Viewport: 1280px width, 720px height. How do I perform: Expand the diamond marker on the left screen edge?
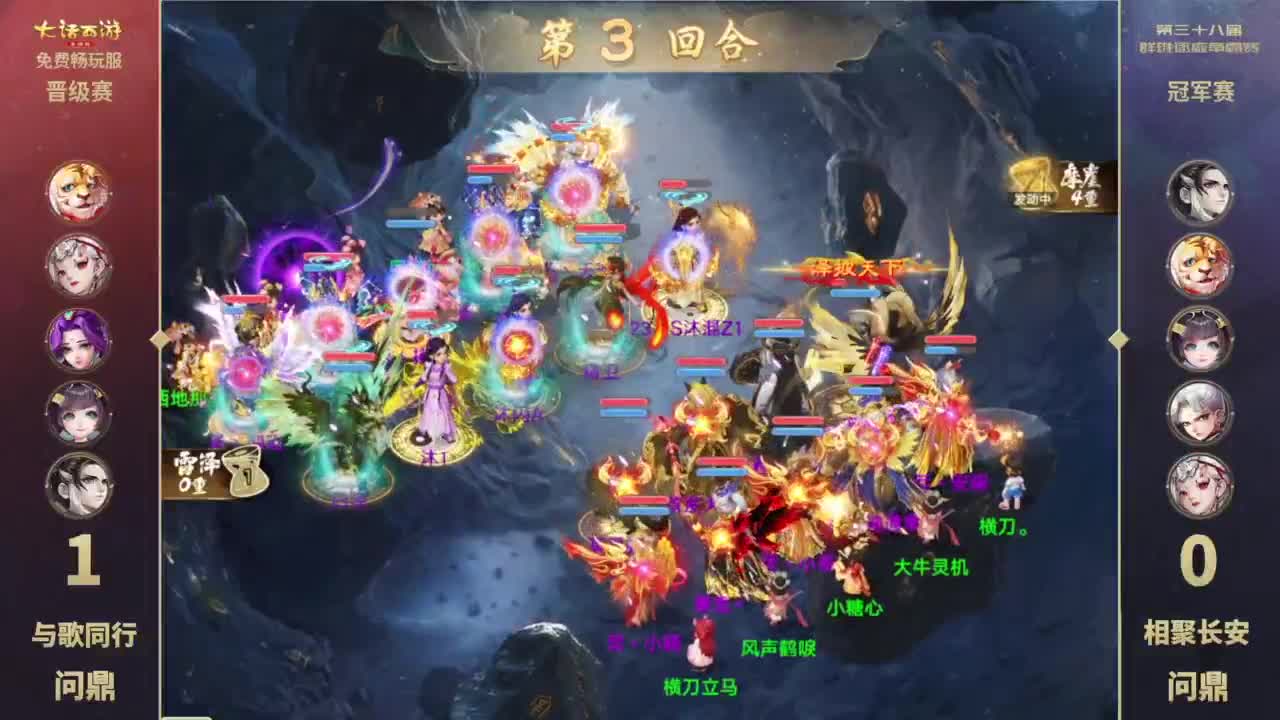pos(158,339)
